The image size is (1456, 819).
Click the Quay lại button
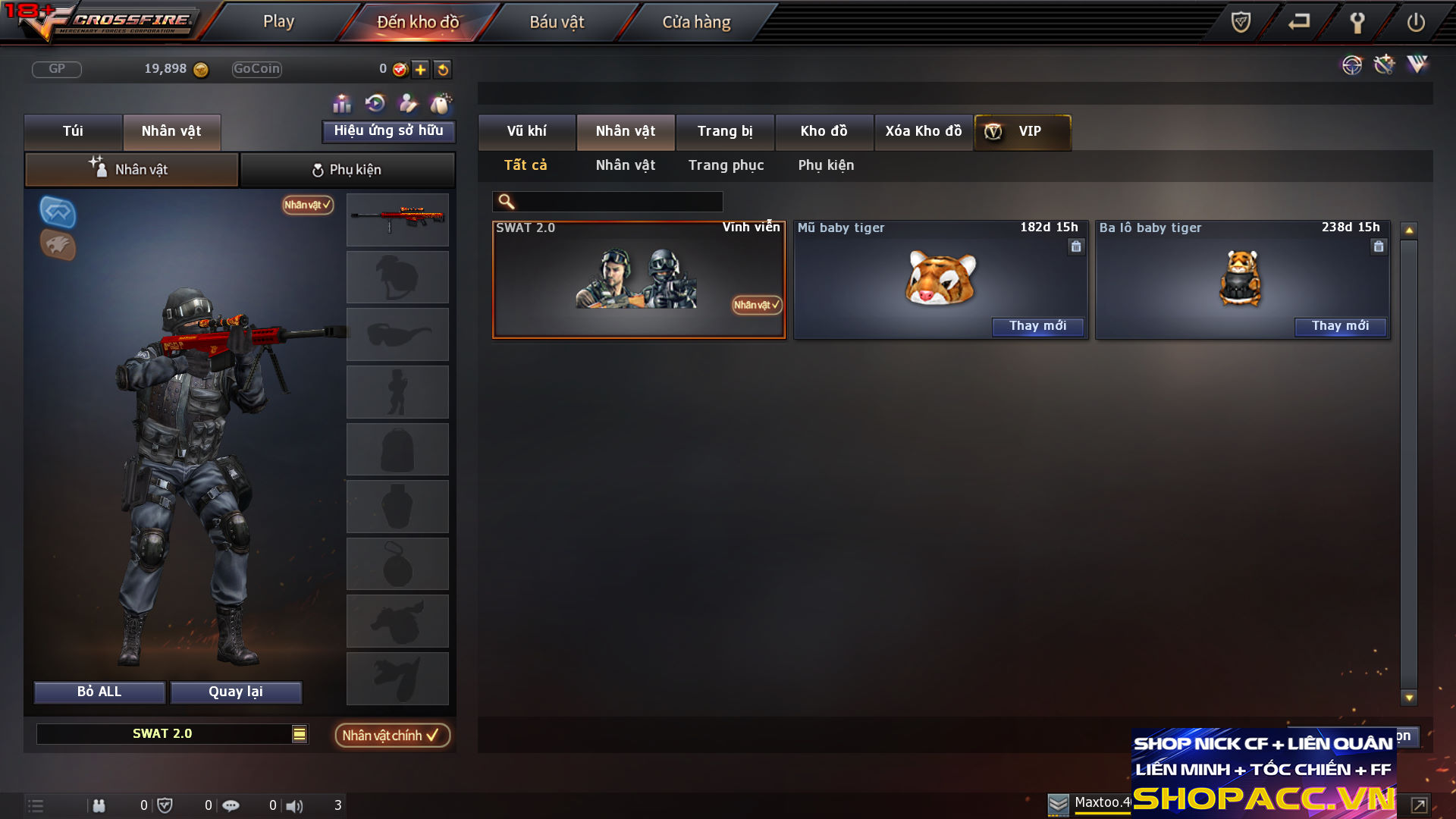click(x=236, y=692)
